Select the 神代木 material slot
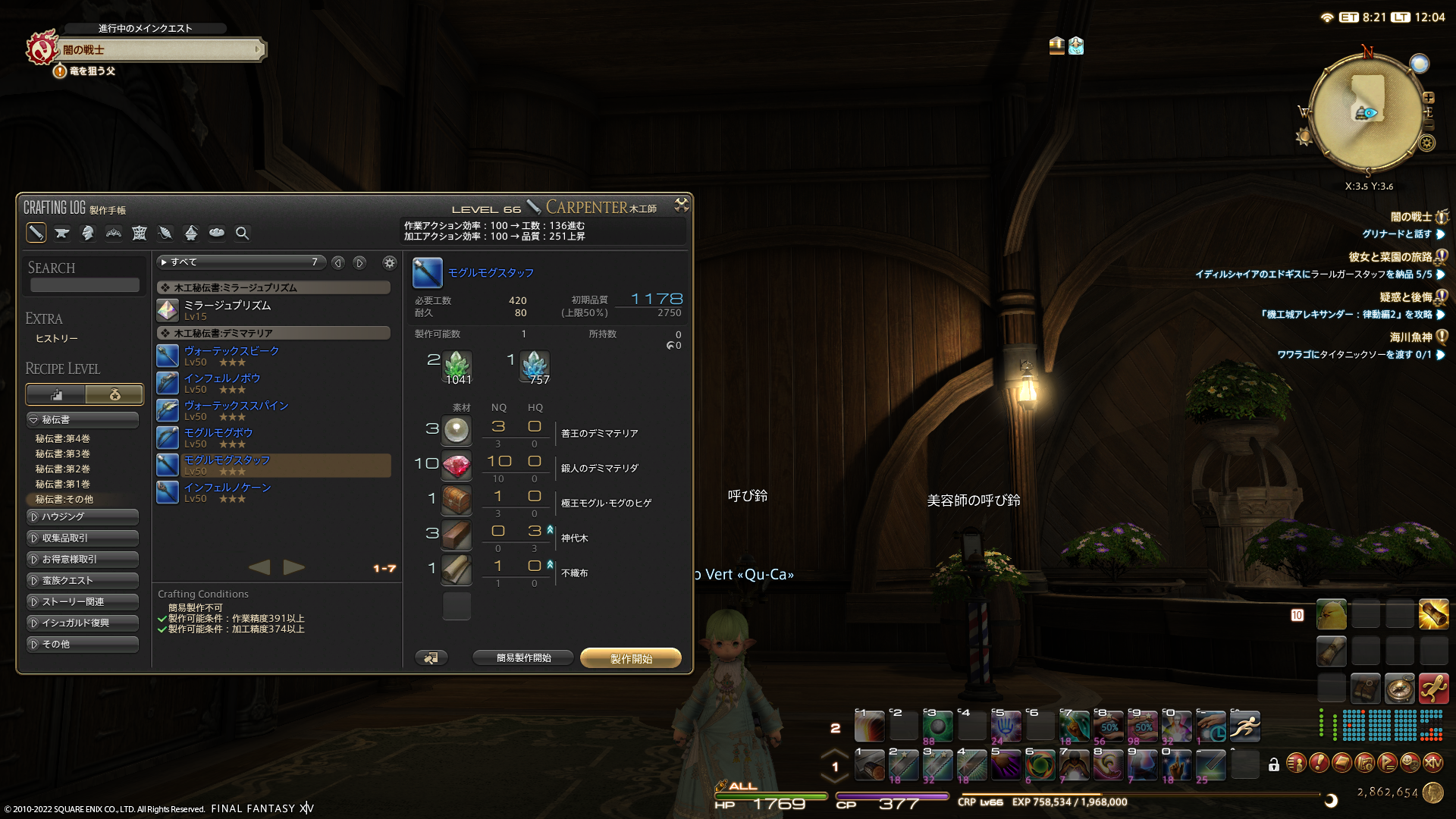The width and height of the screenshot is (1456, 819). point(457,535)
